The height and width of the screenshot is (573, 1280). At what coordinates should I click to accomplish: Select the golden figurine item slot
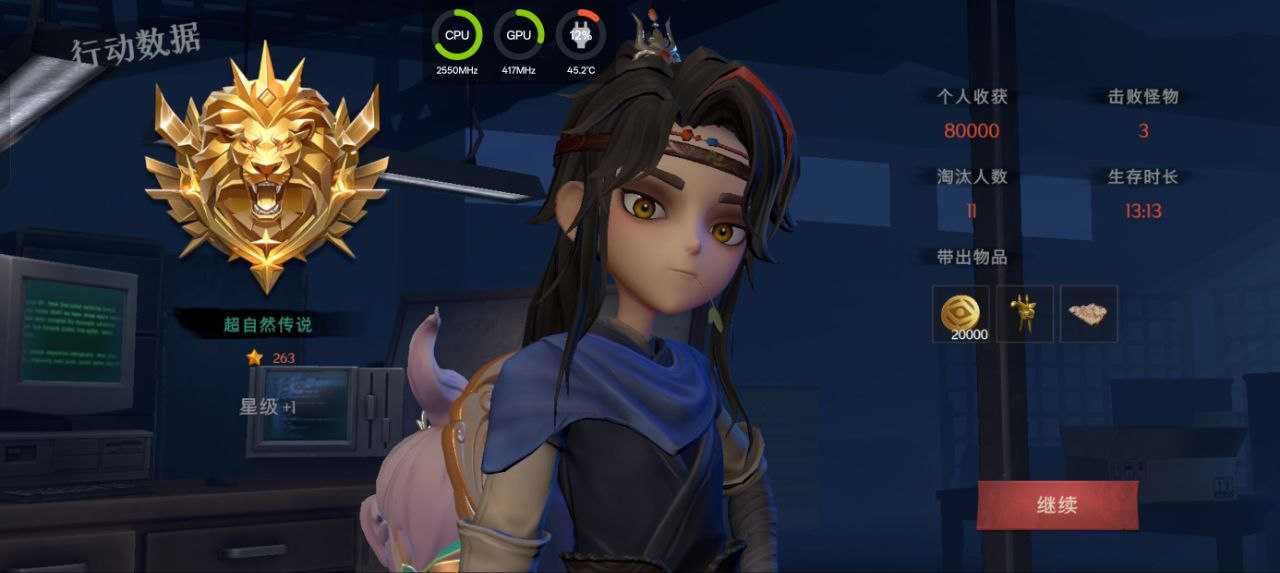coord(1025,314)
